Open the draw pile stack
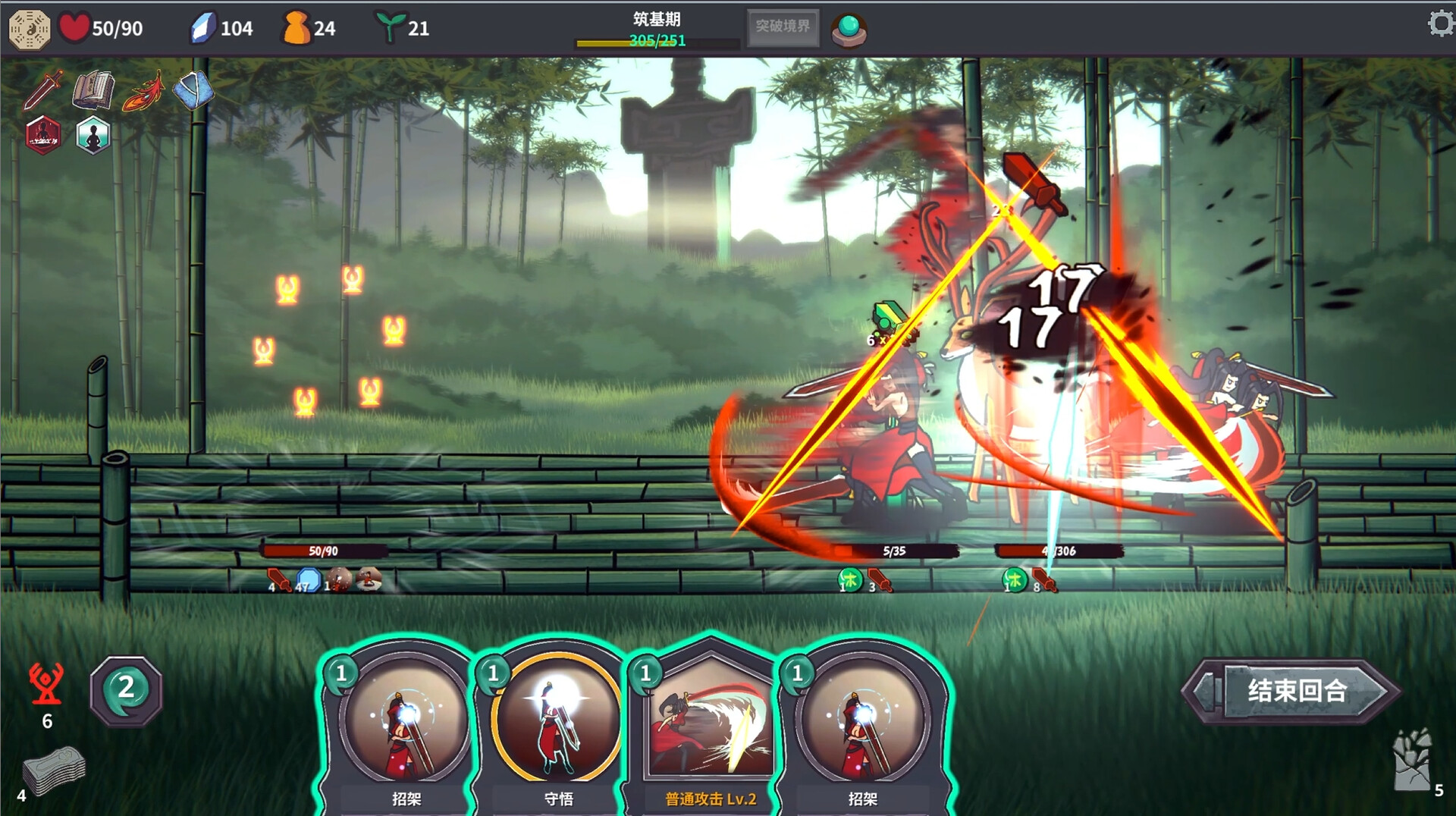 tap(53, 771)
